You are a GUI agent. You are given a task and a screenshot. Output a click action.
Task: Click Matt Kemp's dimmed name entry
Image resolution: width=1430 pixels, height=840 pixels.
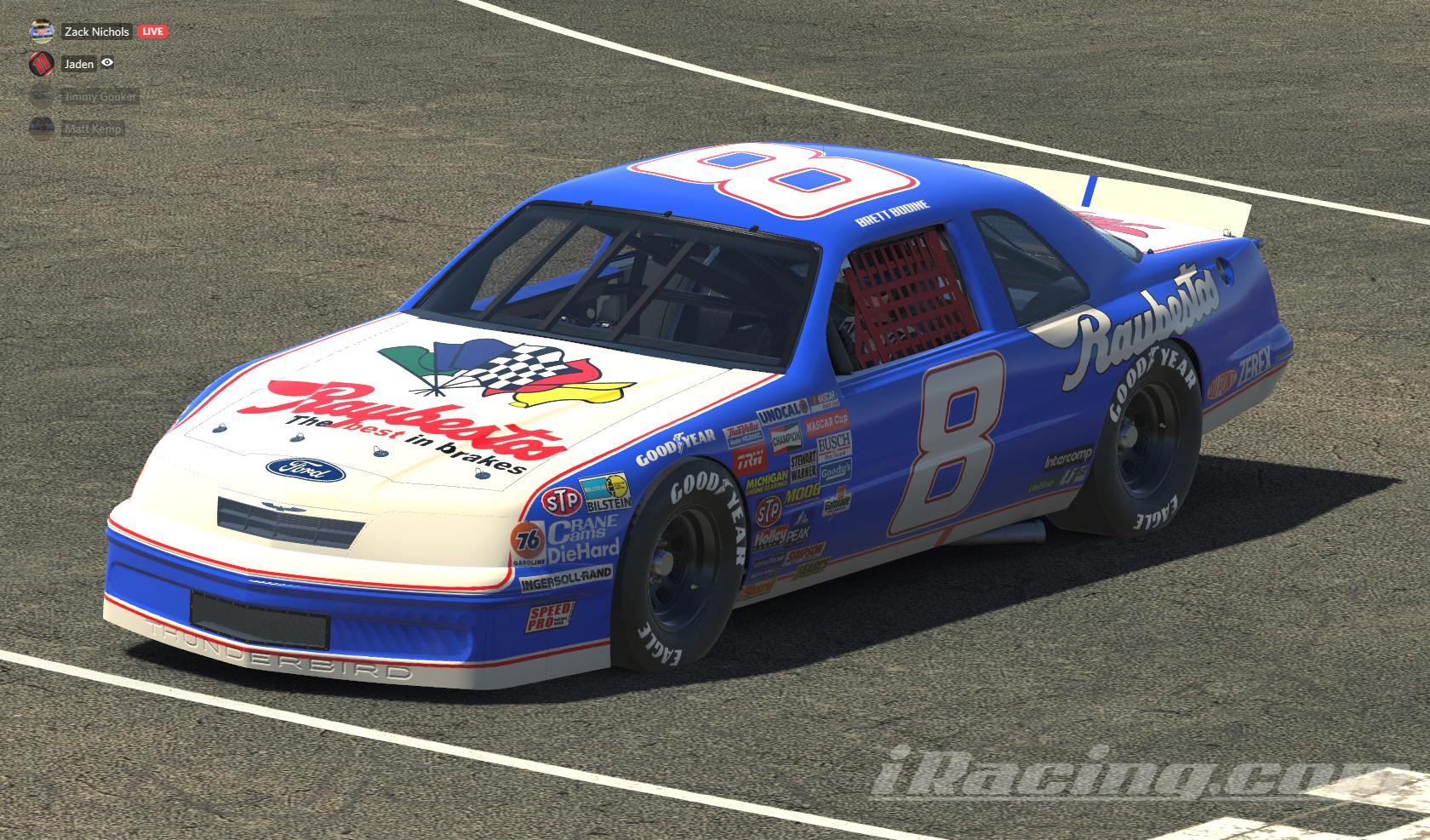point(91,128)
